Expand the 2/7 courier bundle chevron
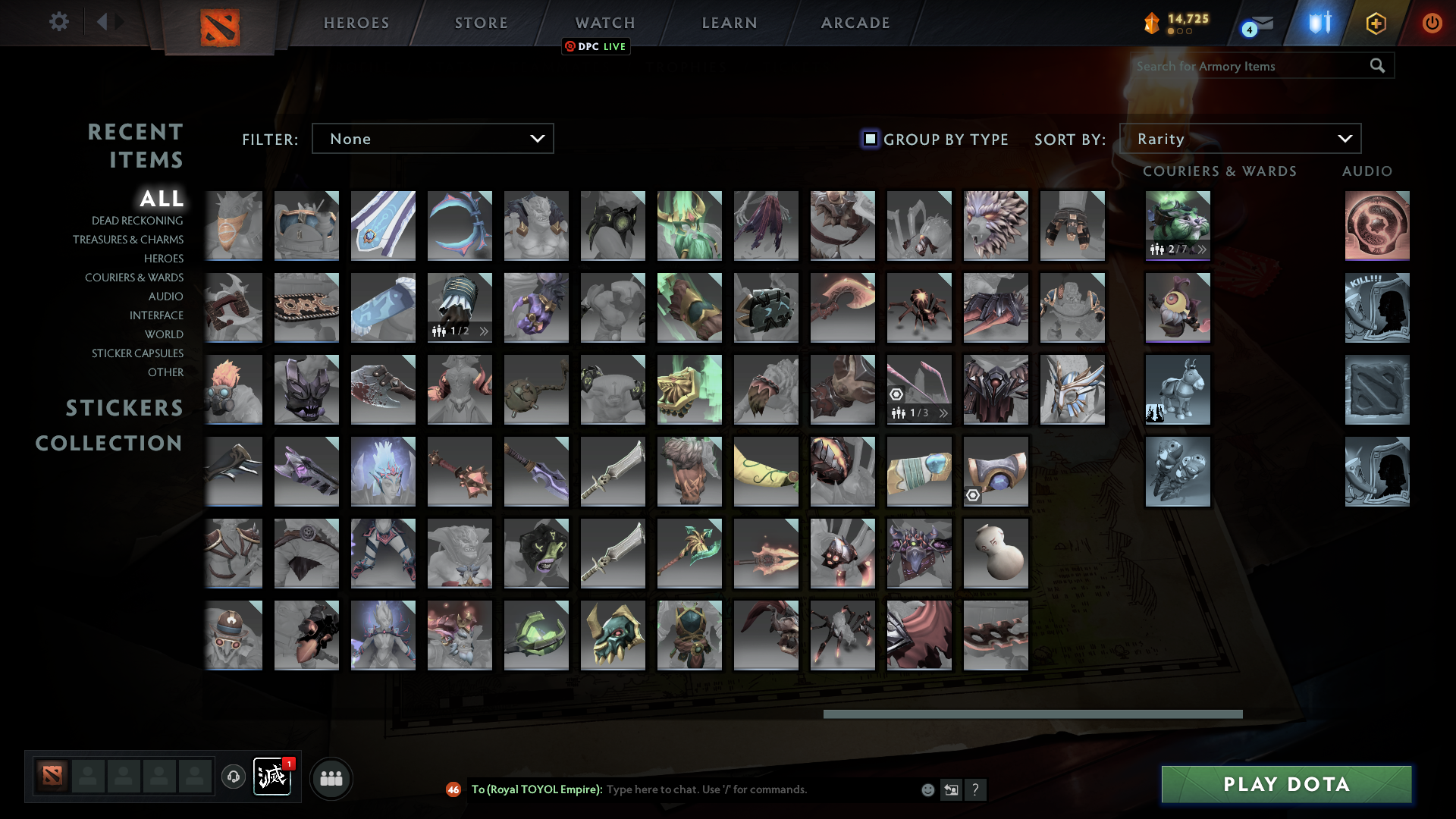 coord(1201,248)
